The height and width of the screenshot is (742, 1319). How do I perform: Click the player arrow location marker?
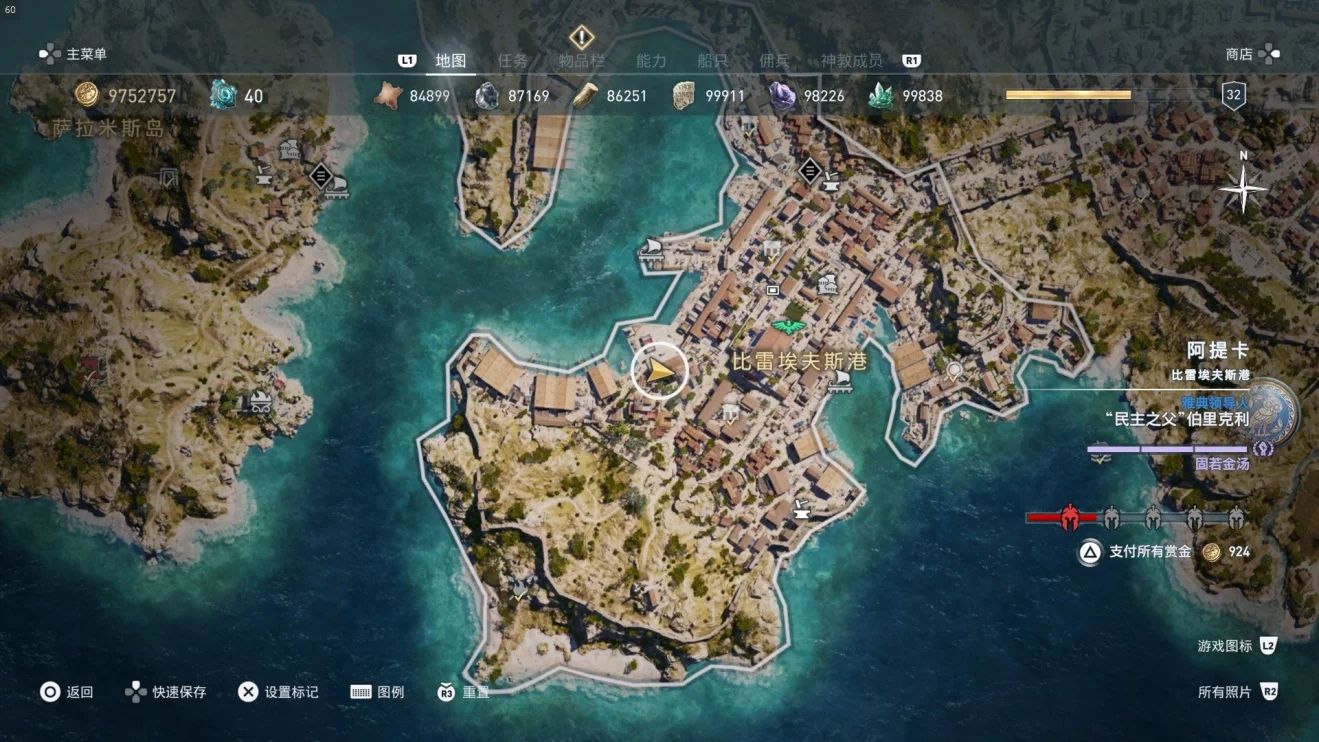pyautogui.click(x=660, y=371)
